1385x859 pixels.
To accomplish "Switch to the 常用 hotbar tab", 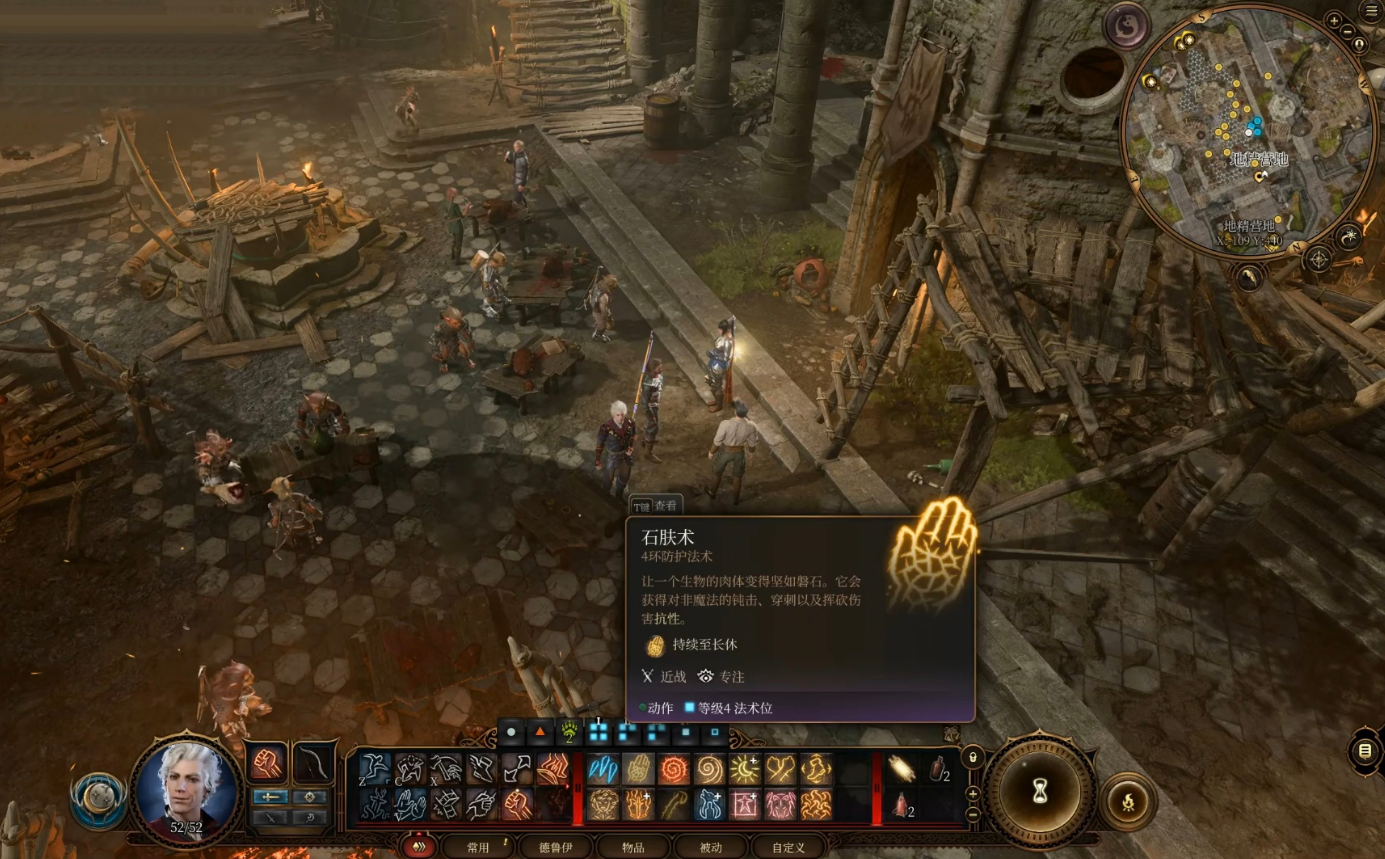I will [479, 847].
